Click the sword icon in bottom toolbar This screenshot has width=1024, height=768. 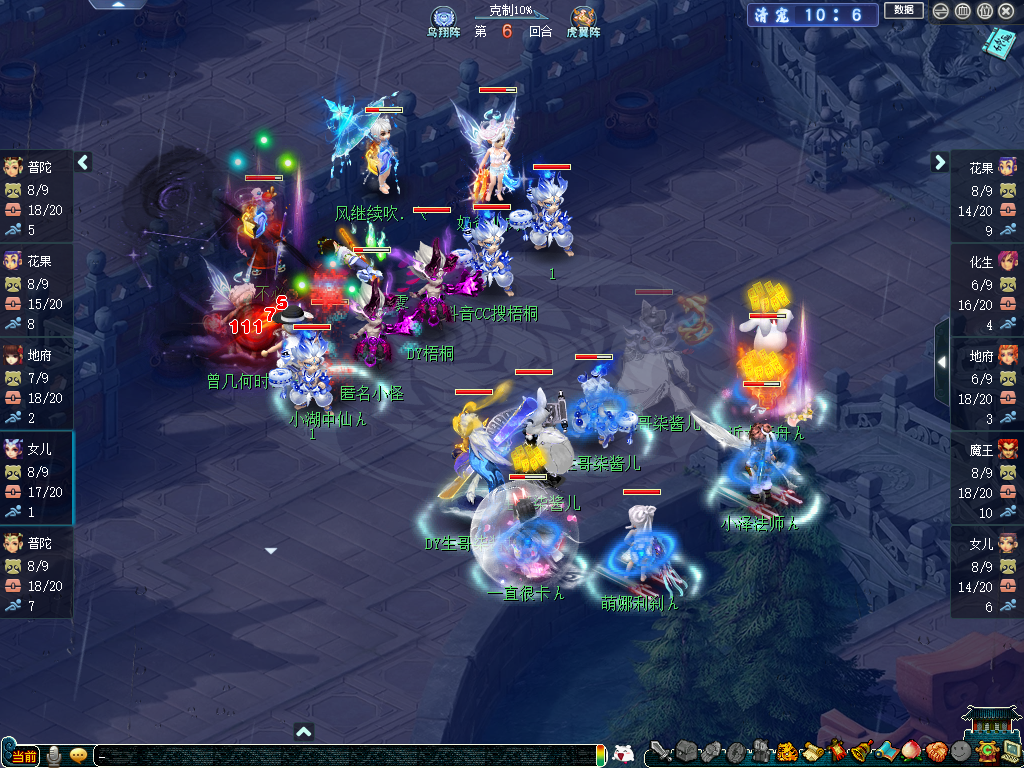(x=661, y=752)
